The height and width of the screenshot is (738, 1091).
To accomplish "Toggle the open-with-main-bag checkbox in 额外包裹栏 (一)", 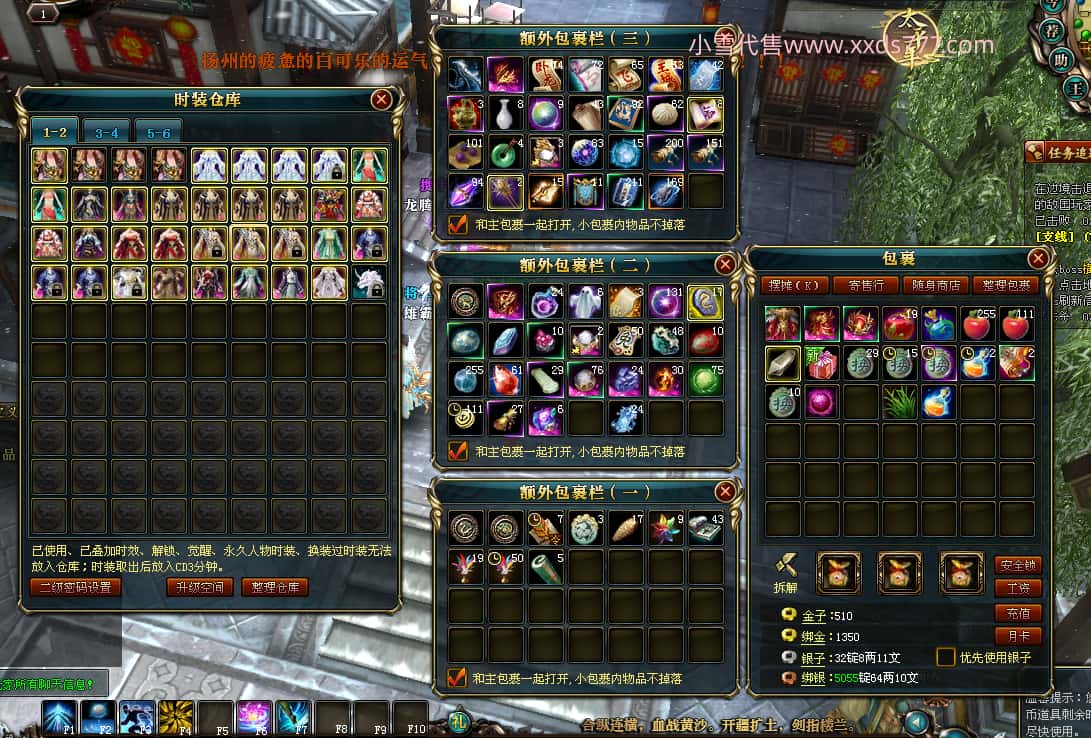I will pos(458,678).
